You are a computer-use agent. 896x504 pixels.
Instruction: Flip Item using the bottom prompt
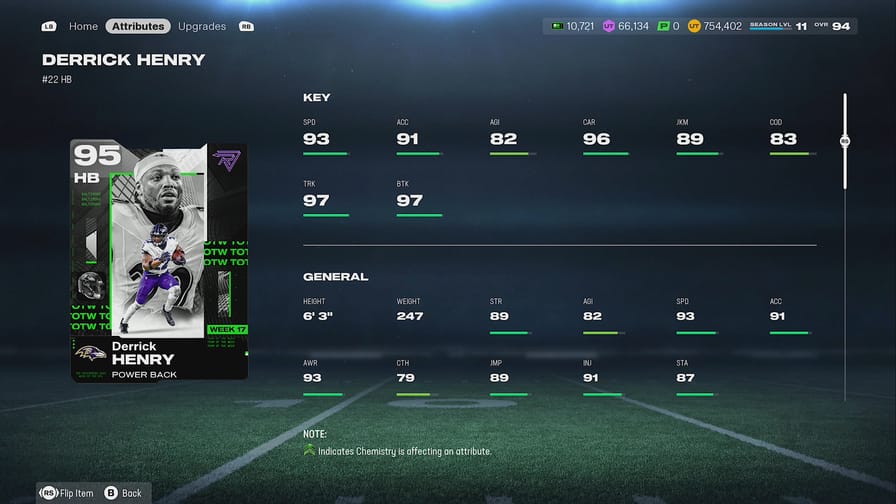(x=67, y=492)
